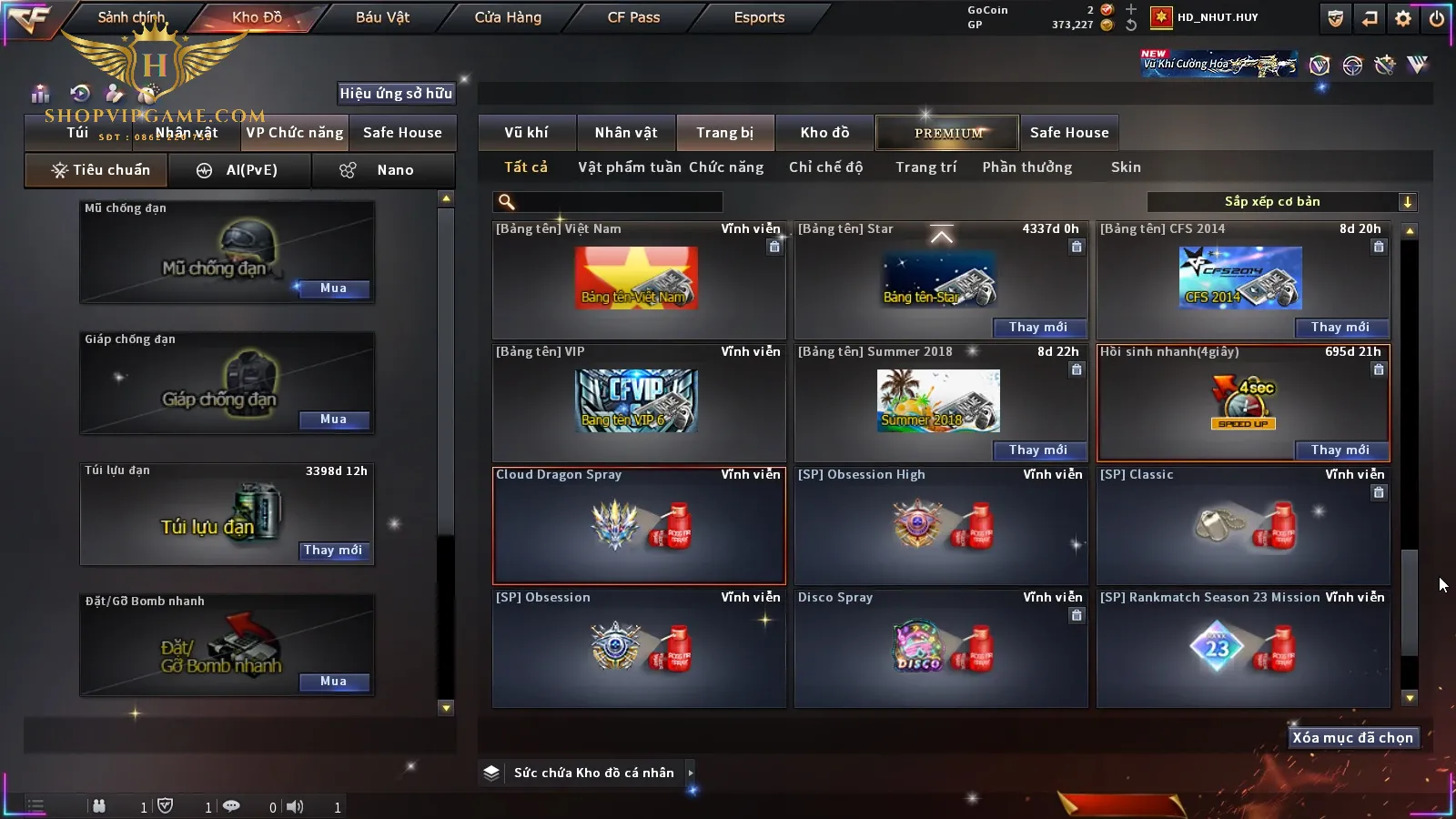This screenshot has width=1456, height=819.
Task: Open the CF Pass menu
Action: tap(633, 17)
